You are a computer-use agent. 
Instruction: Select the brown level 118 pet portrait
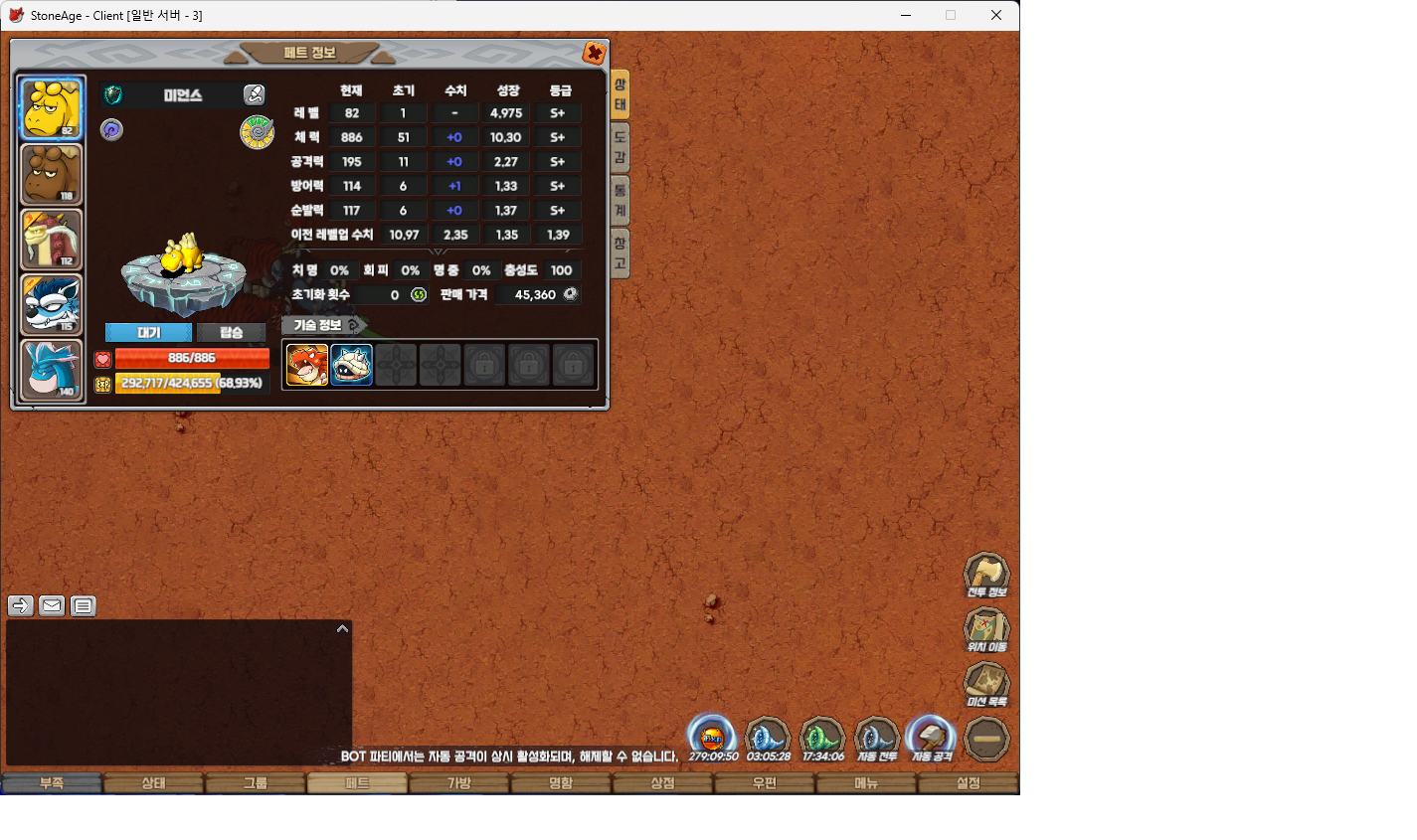(52, 174)
